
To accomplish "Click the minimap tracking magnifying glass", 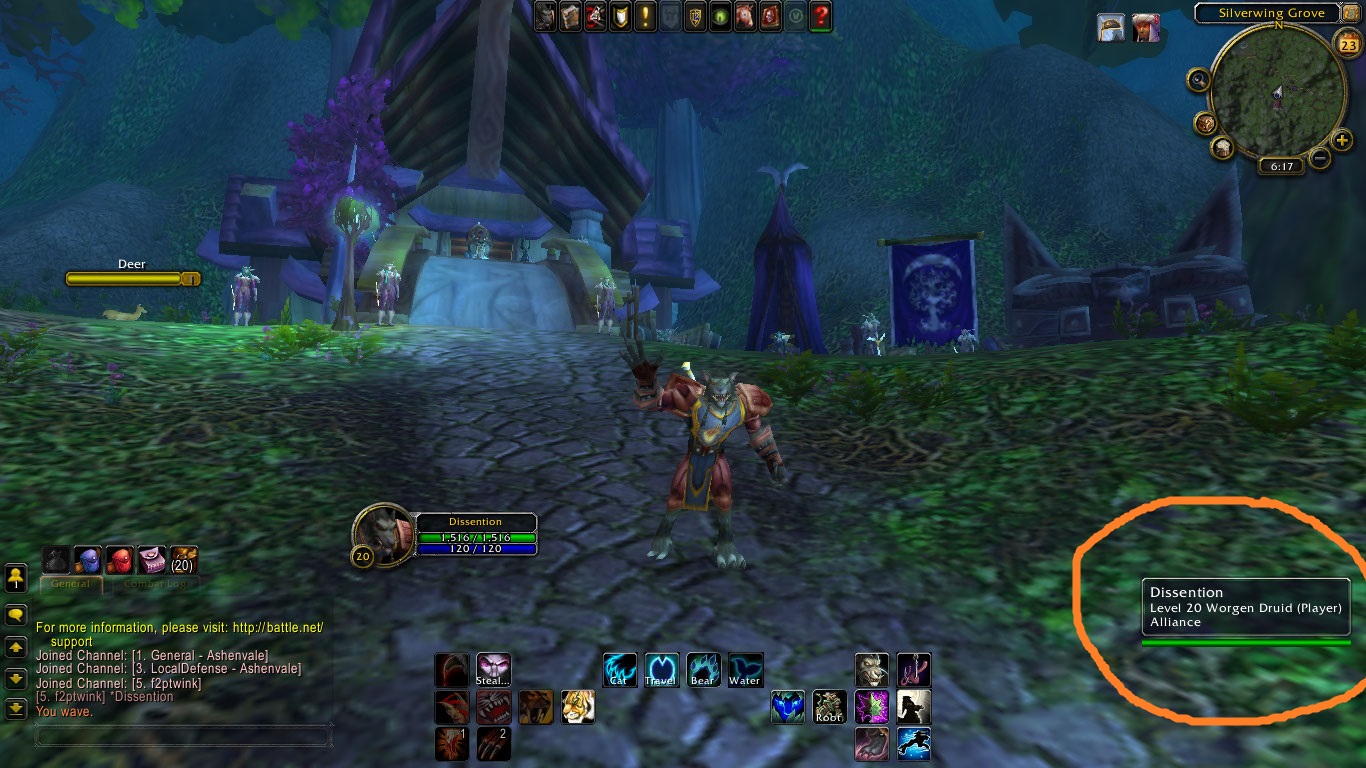I will tap(1199, 79).
